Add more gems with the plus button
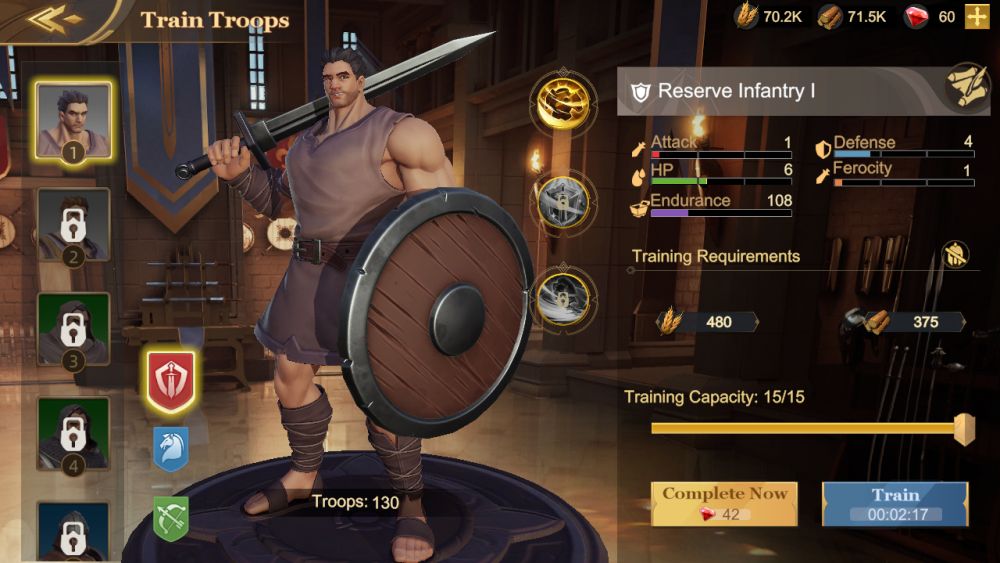Viewport: 1000px width, 563px height. click(x=976, y=16)
